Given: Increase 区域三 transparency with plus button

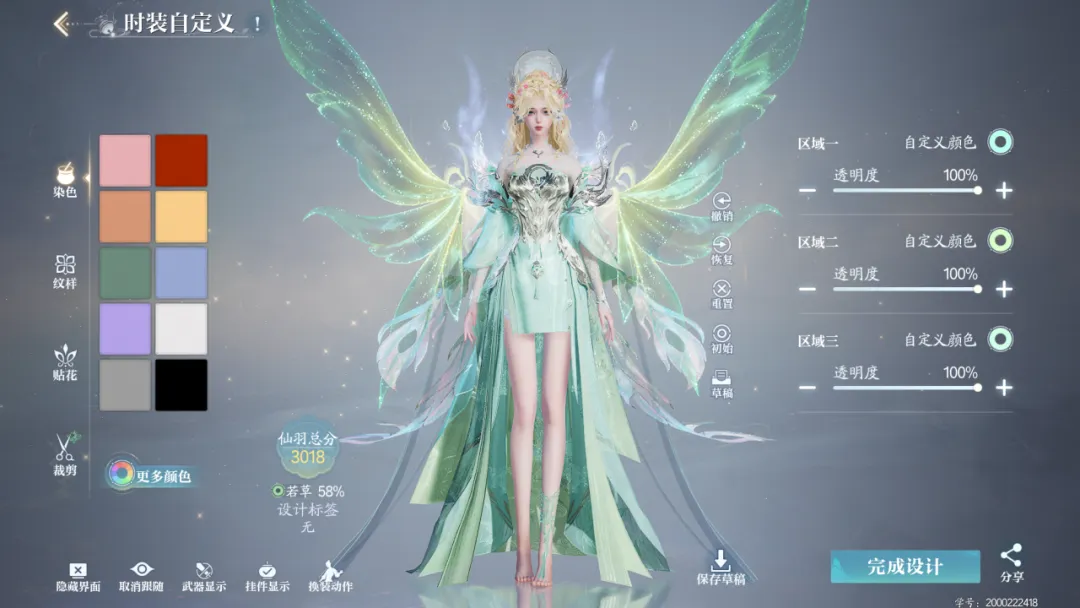Looking at the screenshot, I should [x=1004, y=388].
